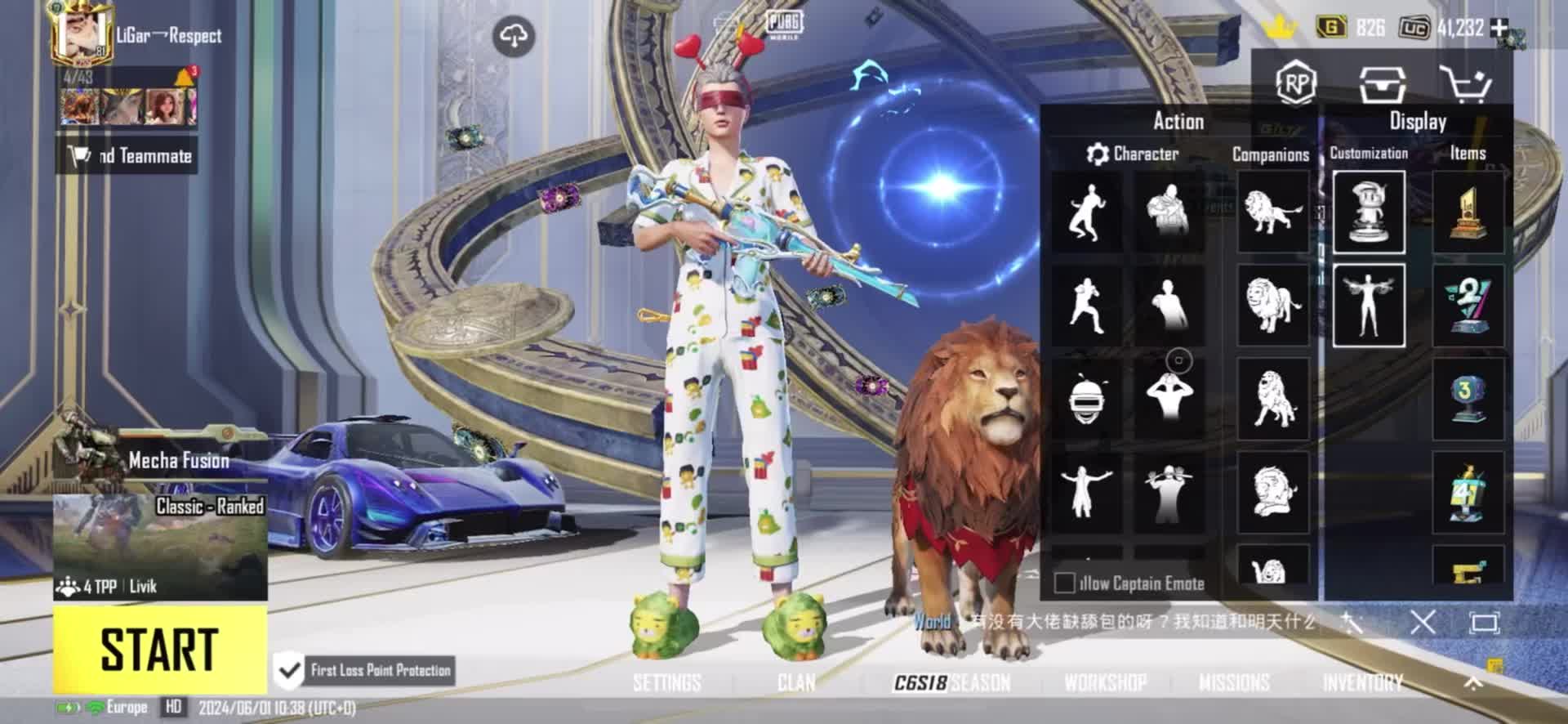
Task: Switch to the Customization display tab
Action: pyautogui.click(x=1369, y=154)
